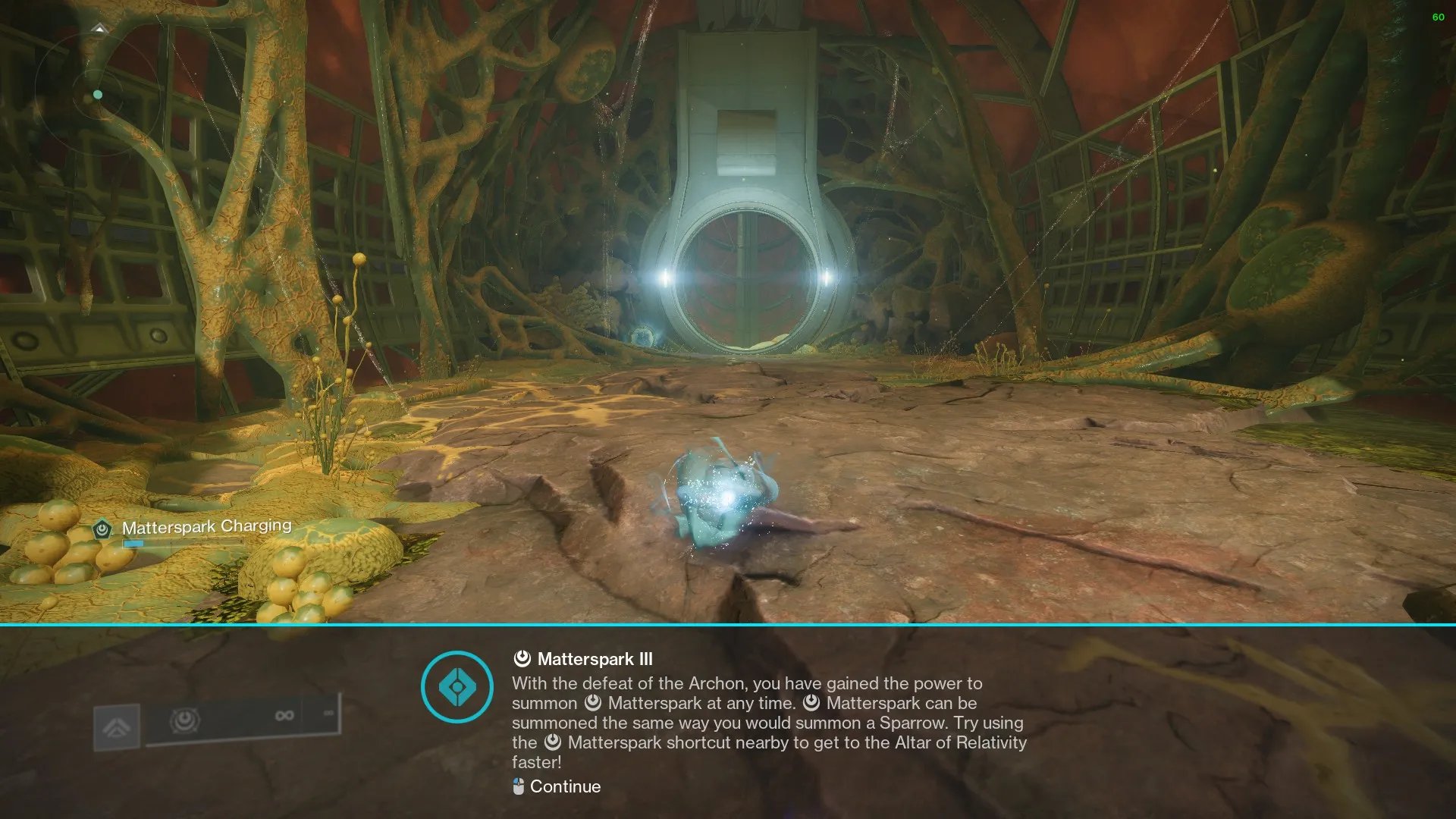Screen dimensions: 1456x819
Task: Click the circular Matterspark tutorial emblem
Action: (x=457, y=687)
